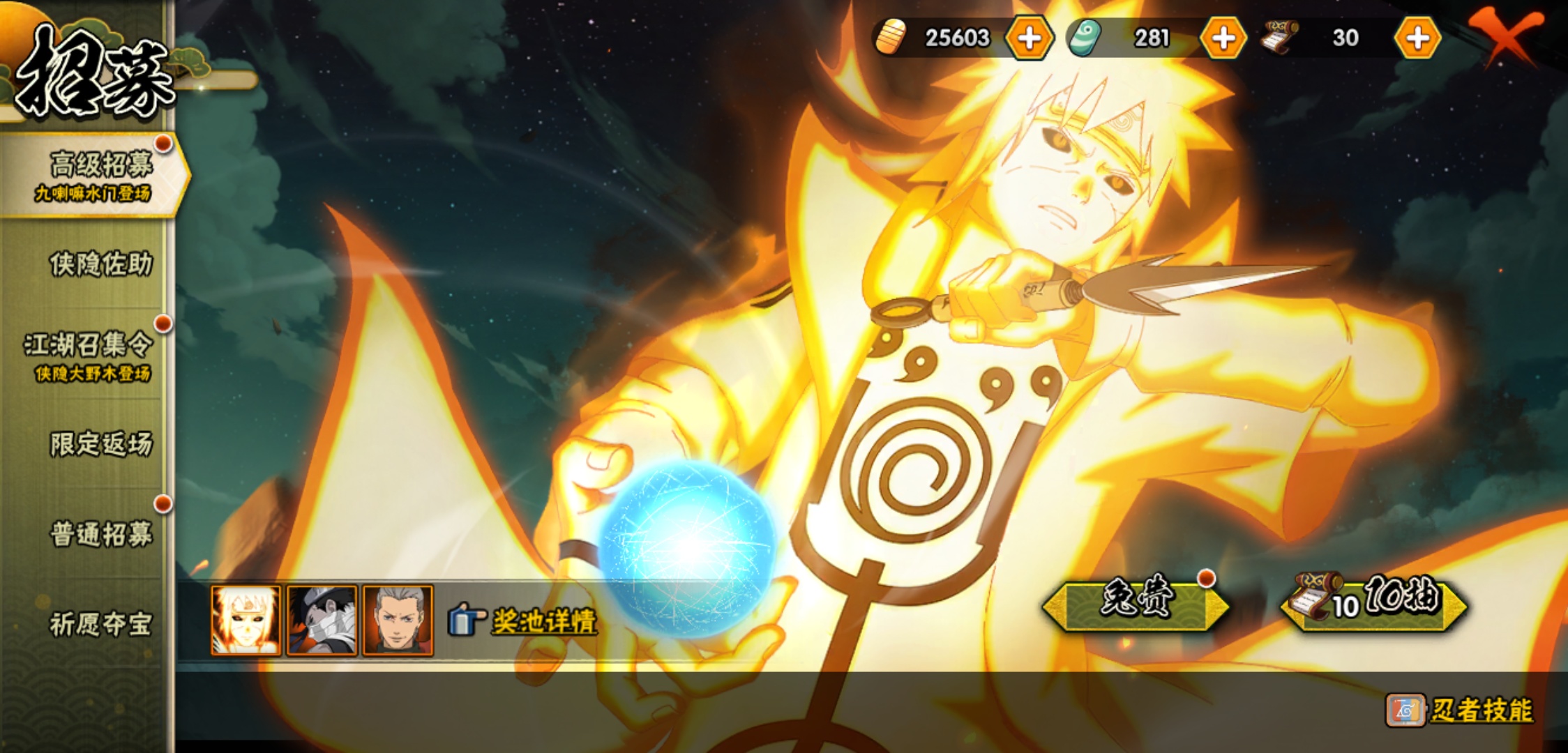1568x753 pixels.
Task: Select the glowing Minato portrait thumbnail
Action: point(246,621)
